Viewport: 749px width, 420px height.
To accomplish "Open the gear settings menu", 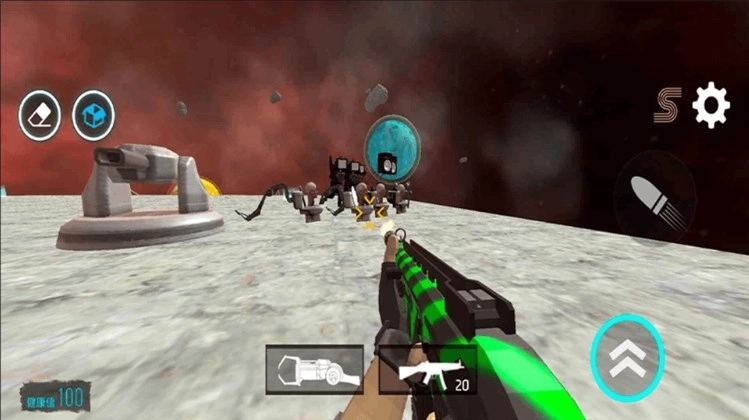I will [711, 105].
